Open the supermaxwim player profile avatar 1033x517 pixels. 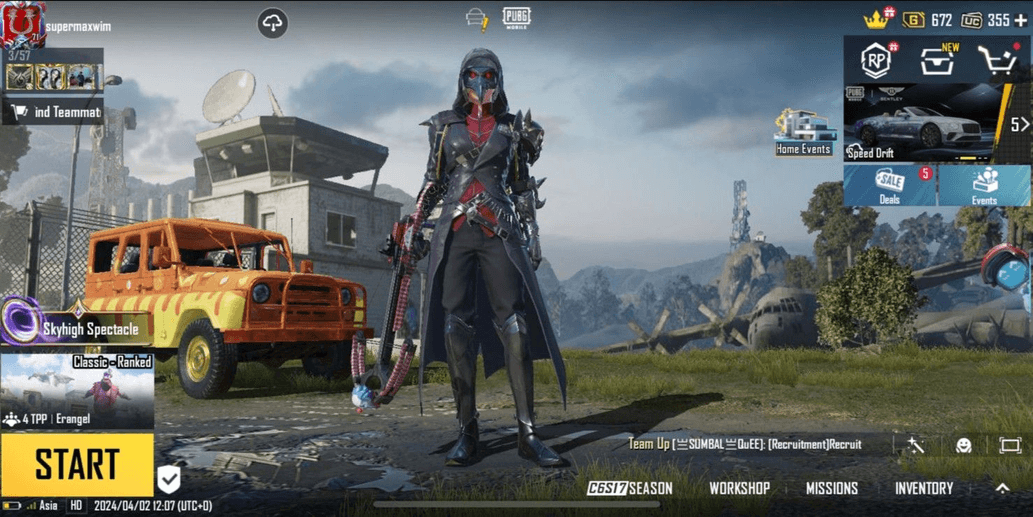(22, 24)
